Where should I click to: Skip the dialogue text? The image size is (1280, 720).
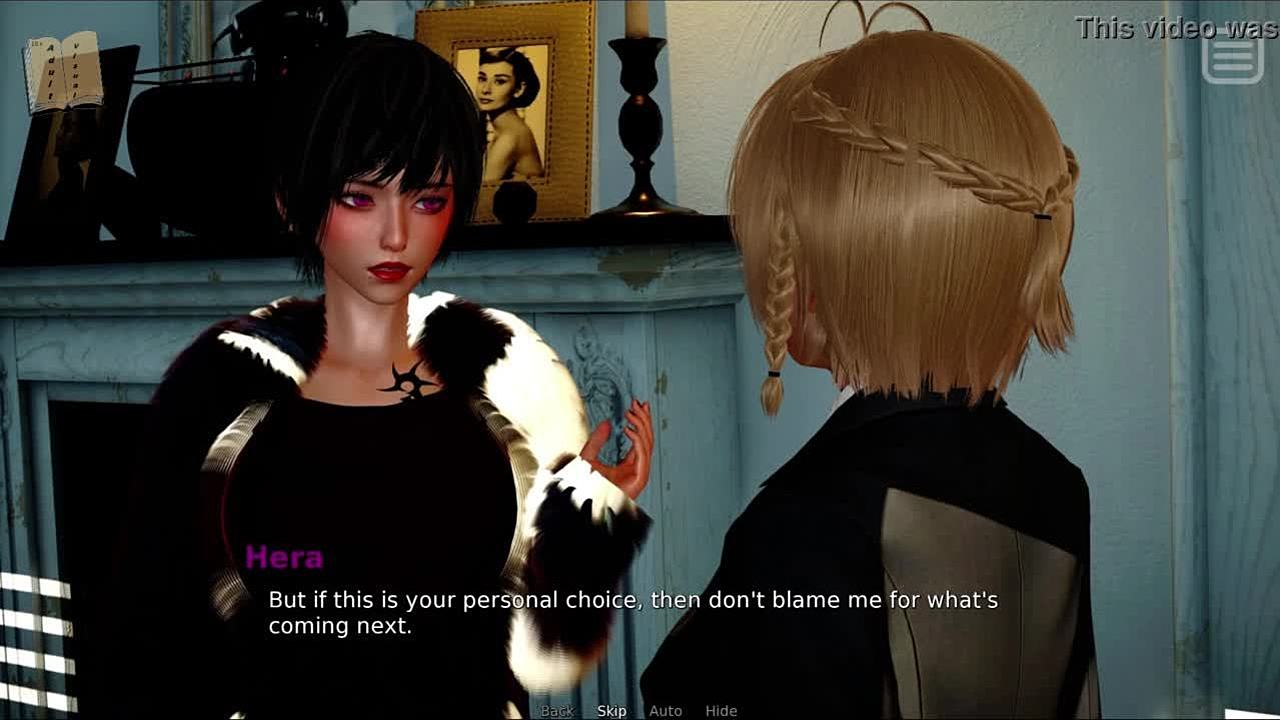coord(612,711)
